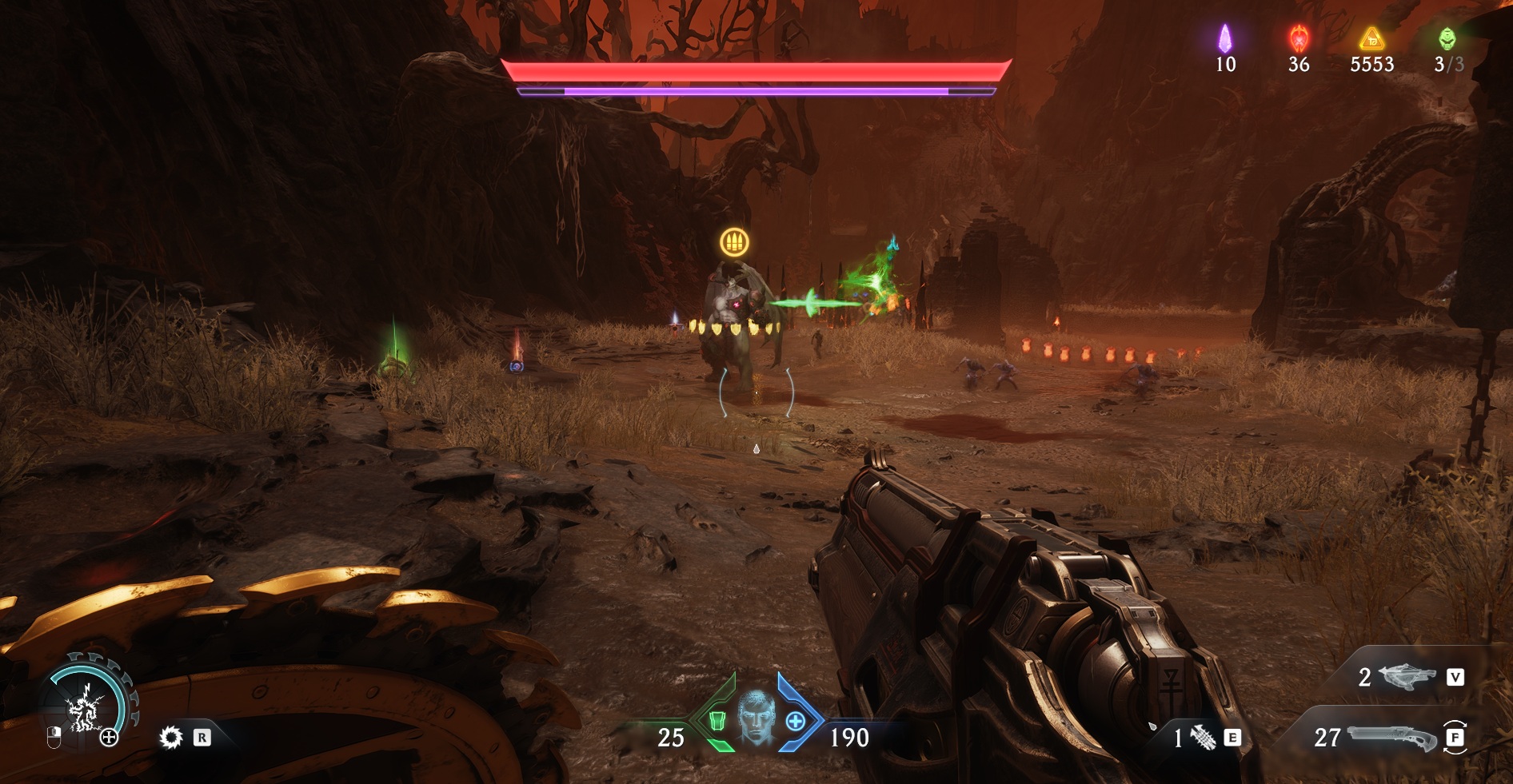The width and height of the screenshot is (1513, 784).
Task: Select the spiked melee weapon icon
Action: [x=1203, y=738]
